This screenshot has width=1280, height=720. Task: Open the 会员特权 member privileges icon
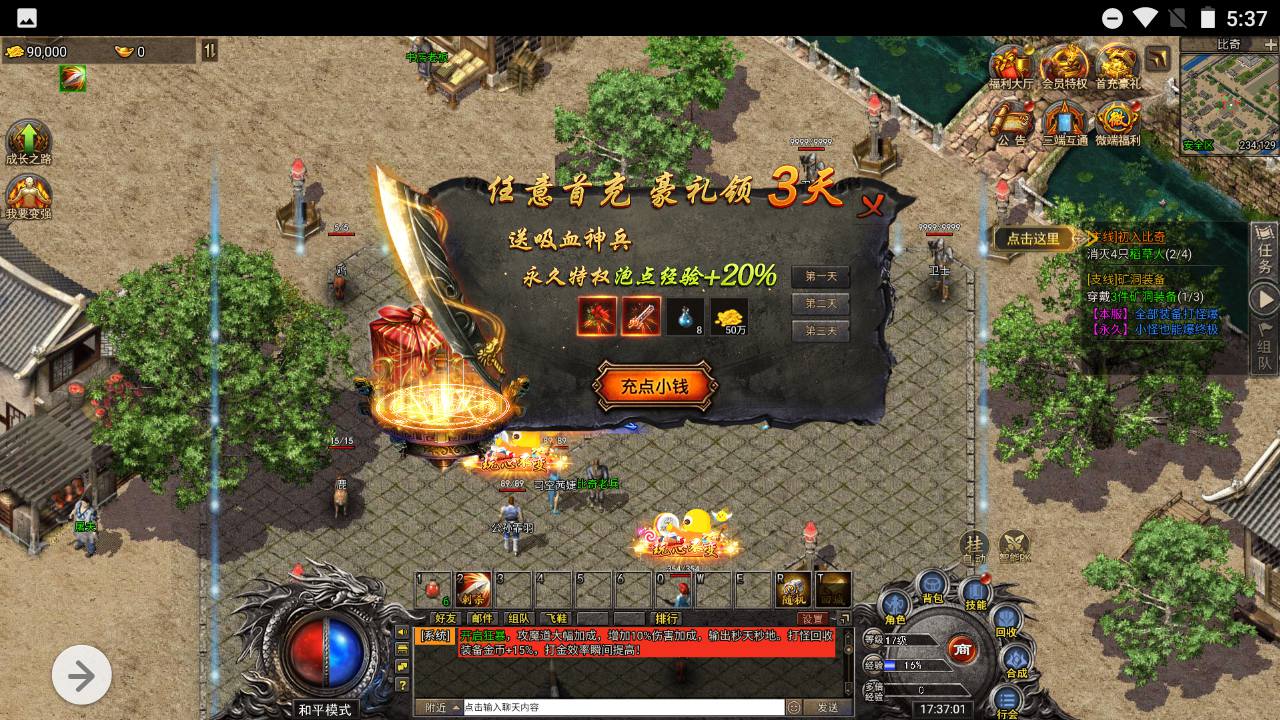tap(1064, 68)
